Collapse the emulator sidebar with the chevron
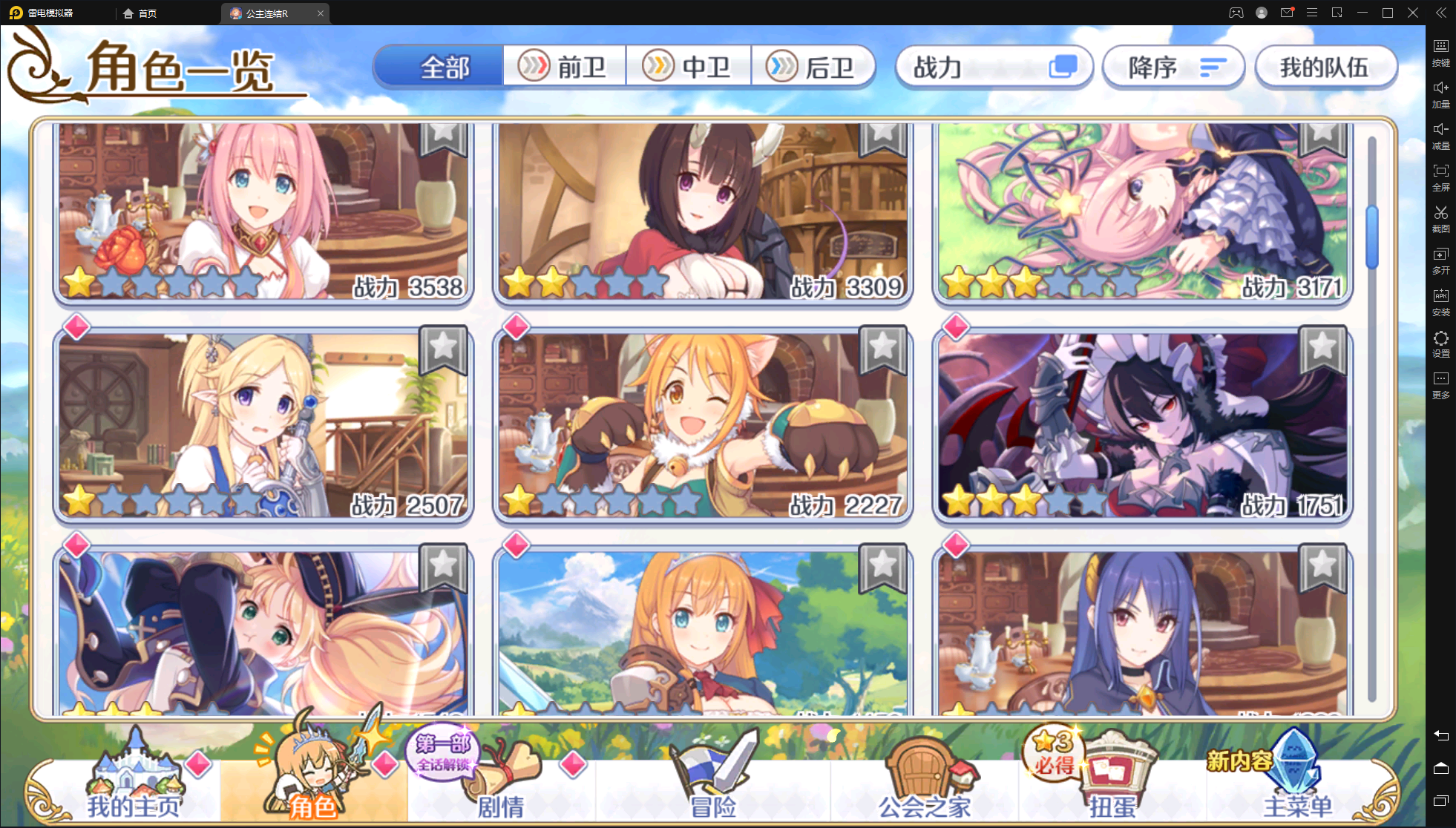The width and height of the screenshot is (1456, 828). click(1440, 12)
